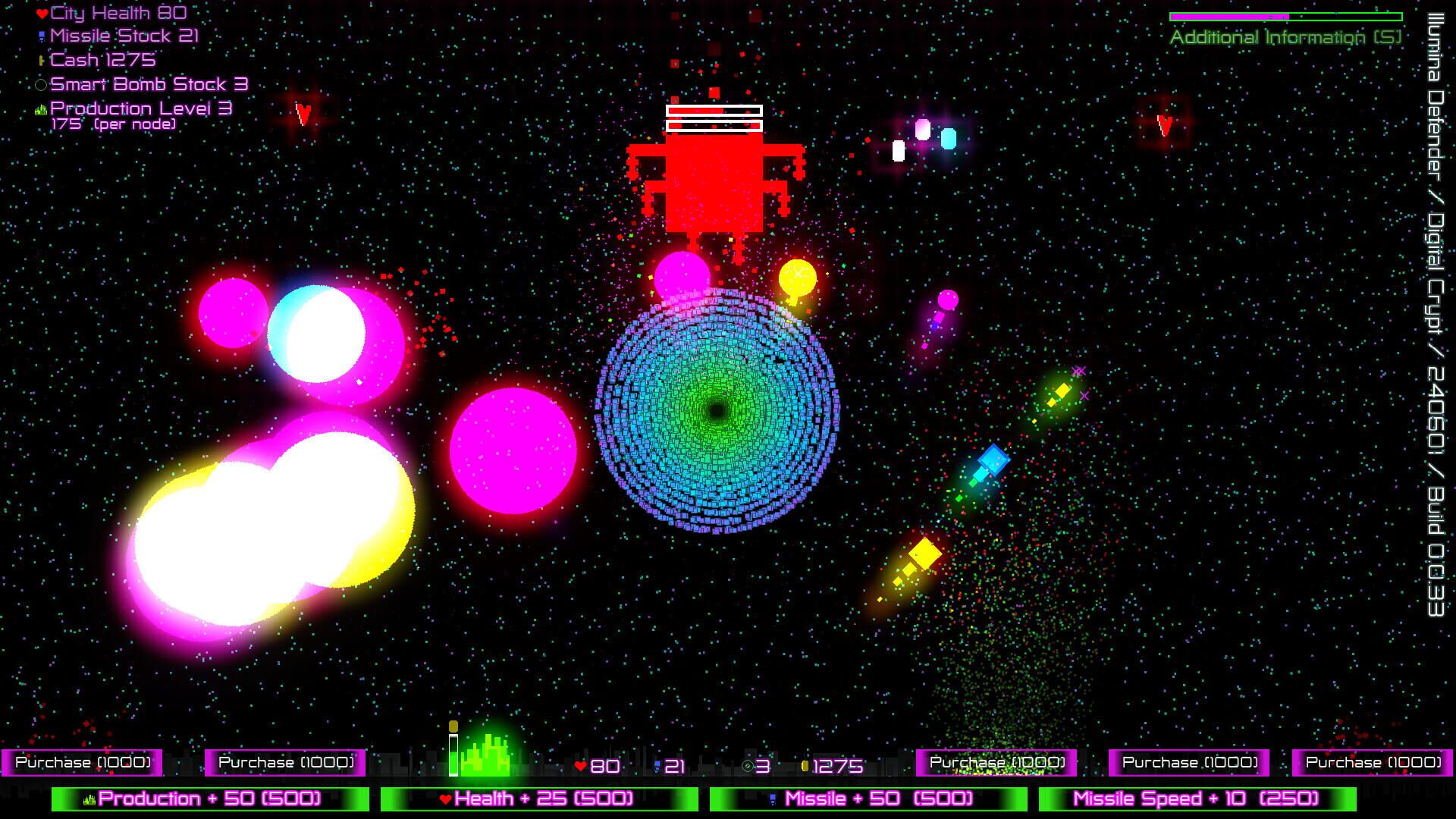Click the heart icon on Health upgrade bar
Screen dimensions: 1456x819
(447, 799)
